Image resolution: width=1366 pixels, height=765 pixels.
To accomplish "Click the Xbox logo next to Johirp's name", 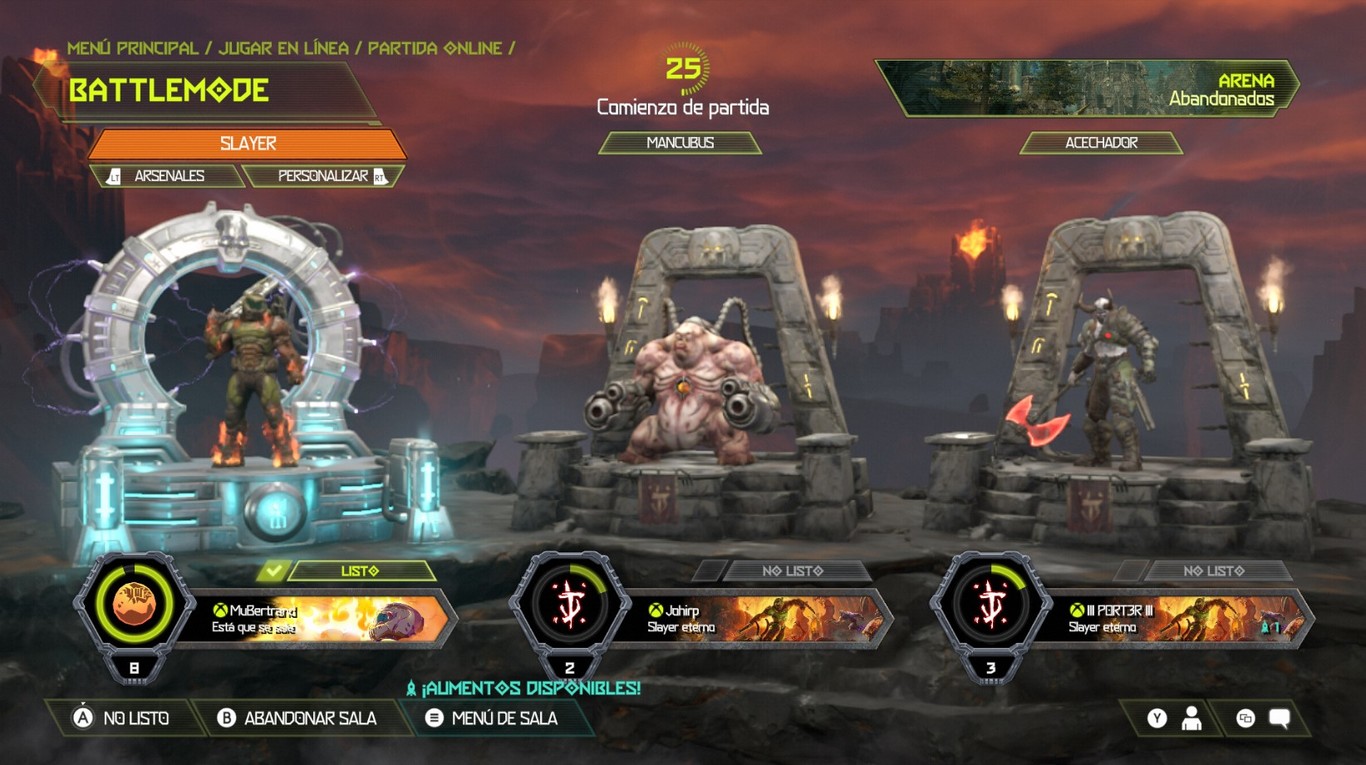I will 658,609.
